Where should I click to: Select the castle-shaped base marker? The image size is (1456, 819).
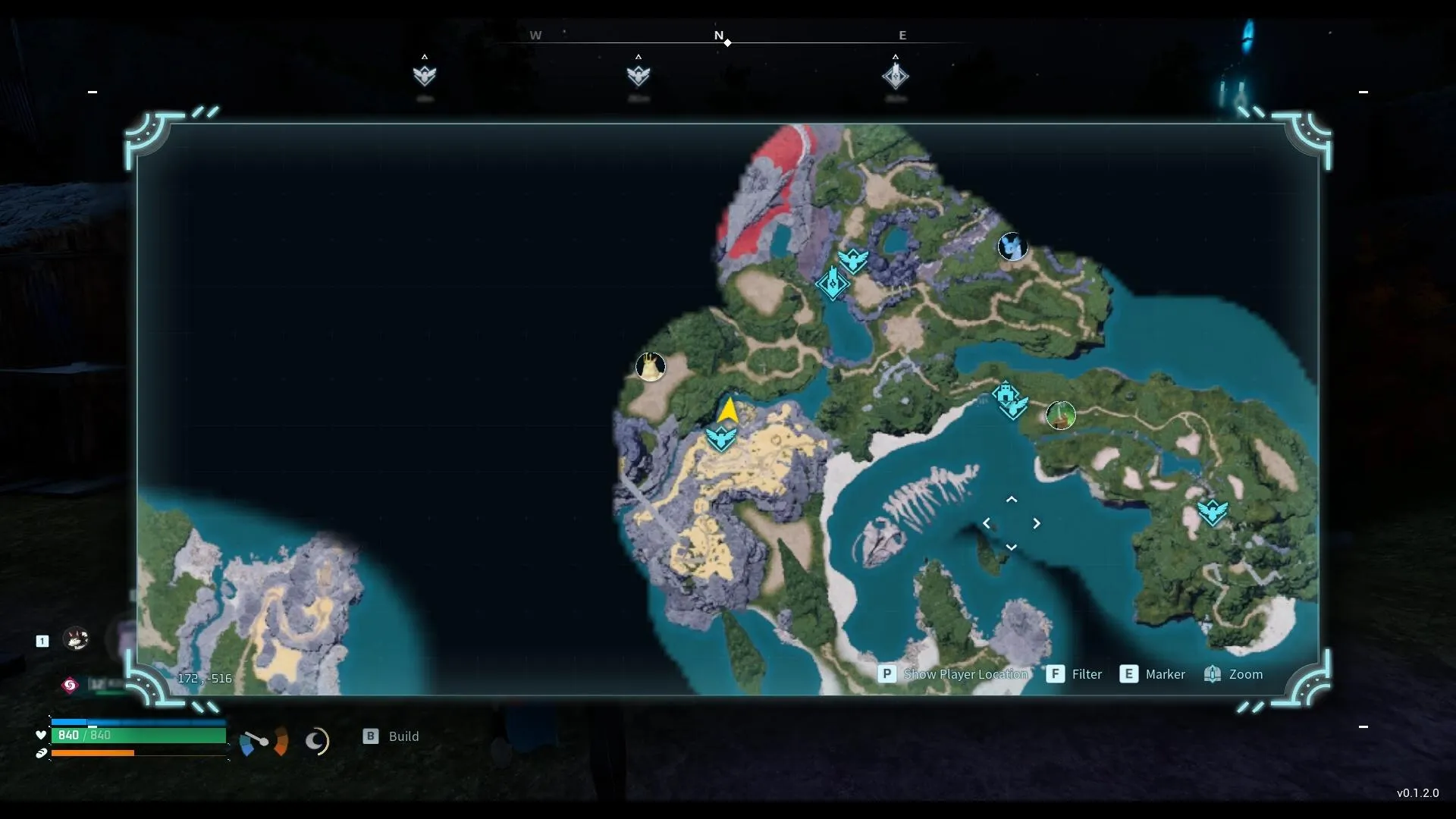point(1005,394)
